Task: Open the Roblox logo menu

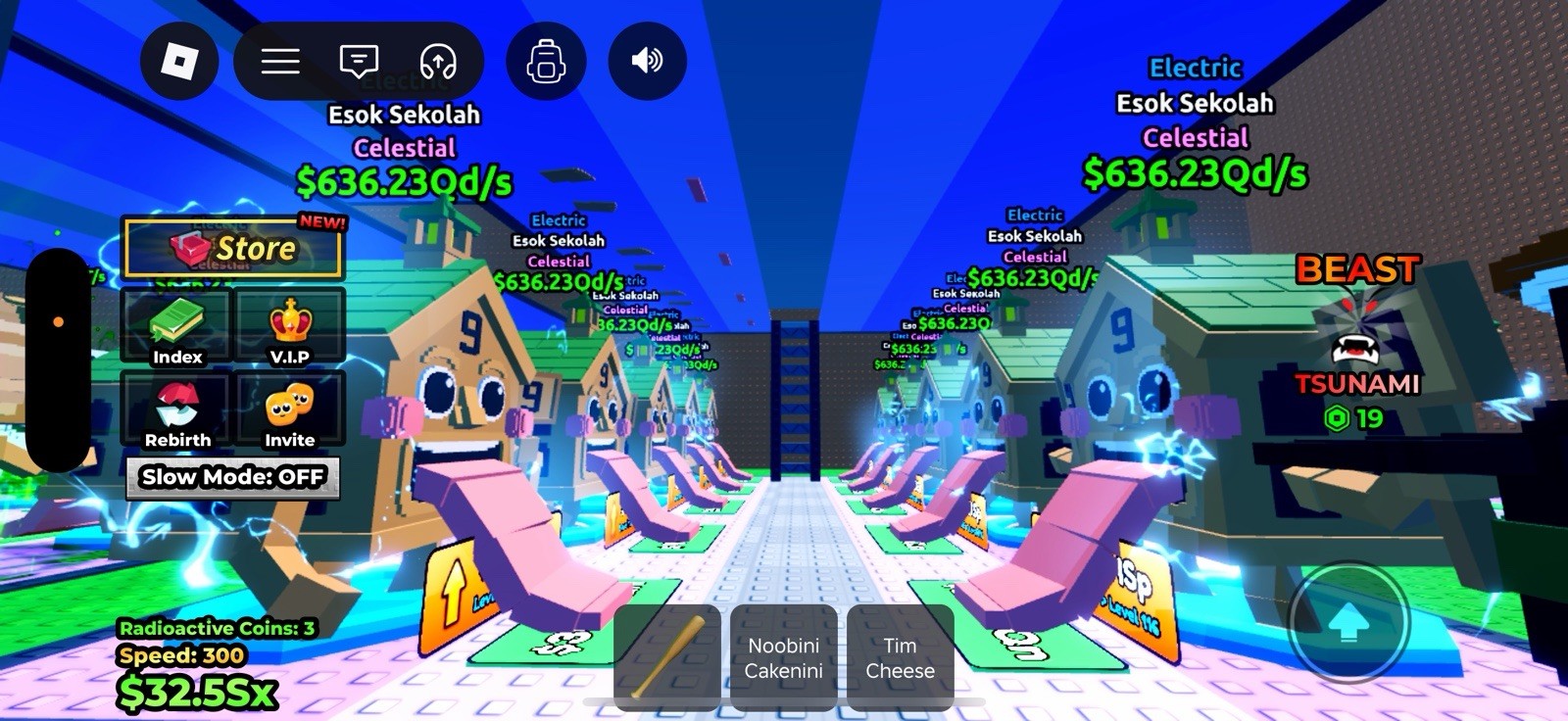Action: tap(178, 62)
